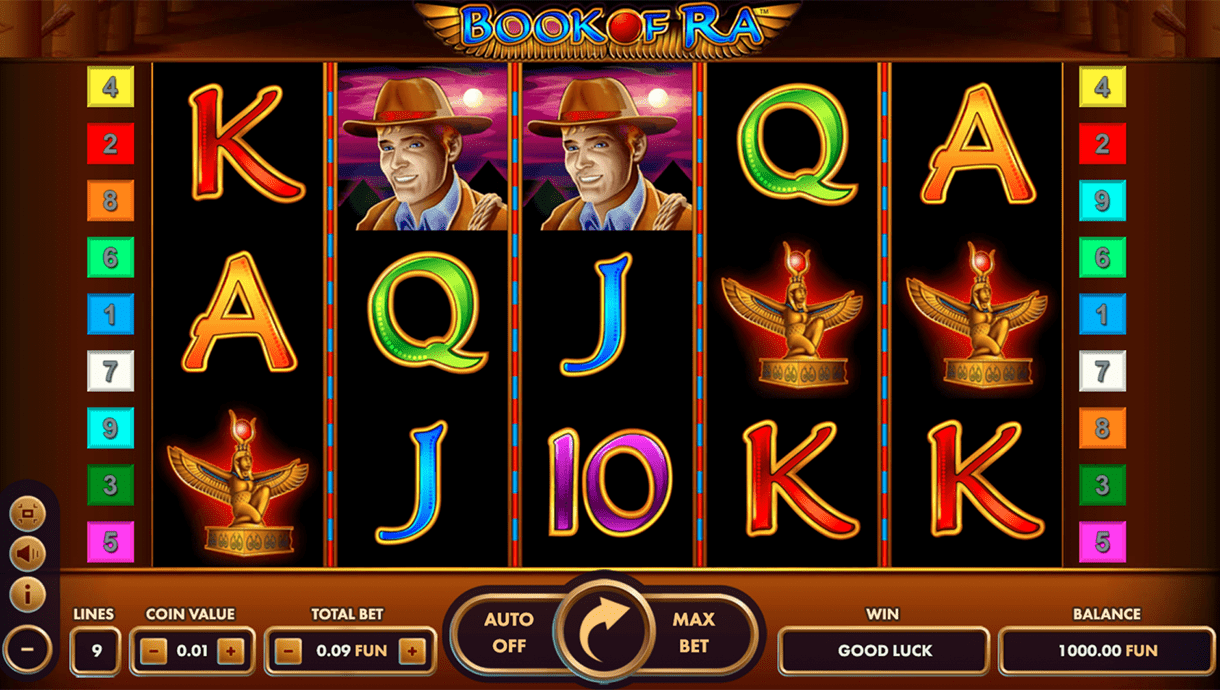Select Max Bet
This screenshot has width=1220, height=690.
tap(693, 633)
